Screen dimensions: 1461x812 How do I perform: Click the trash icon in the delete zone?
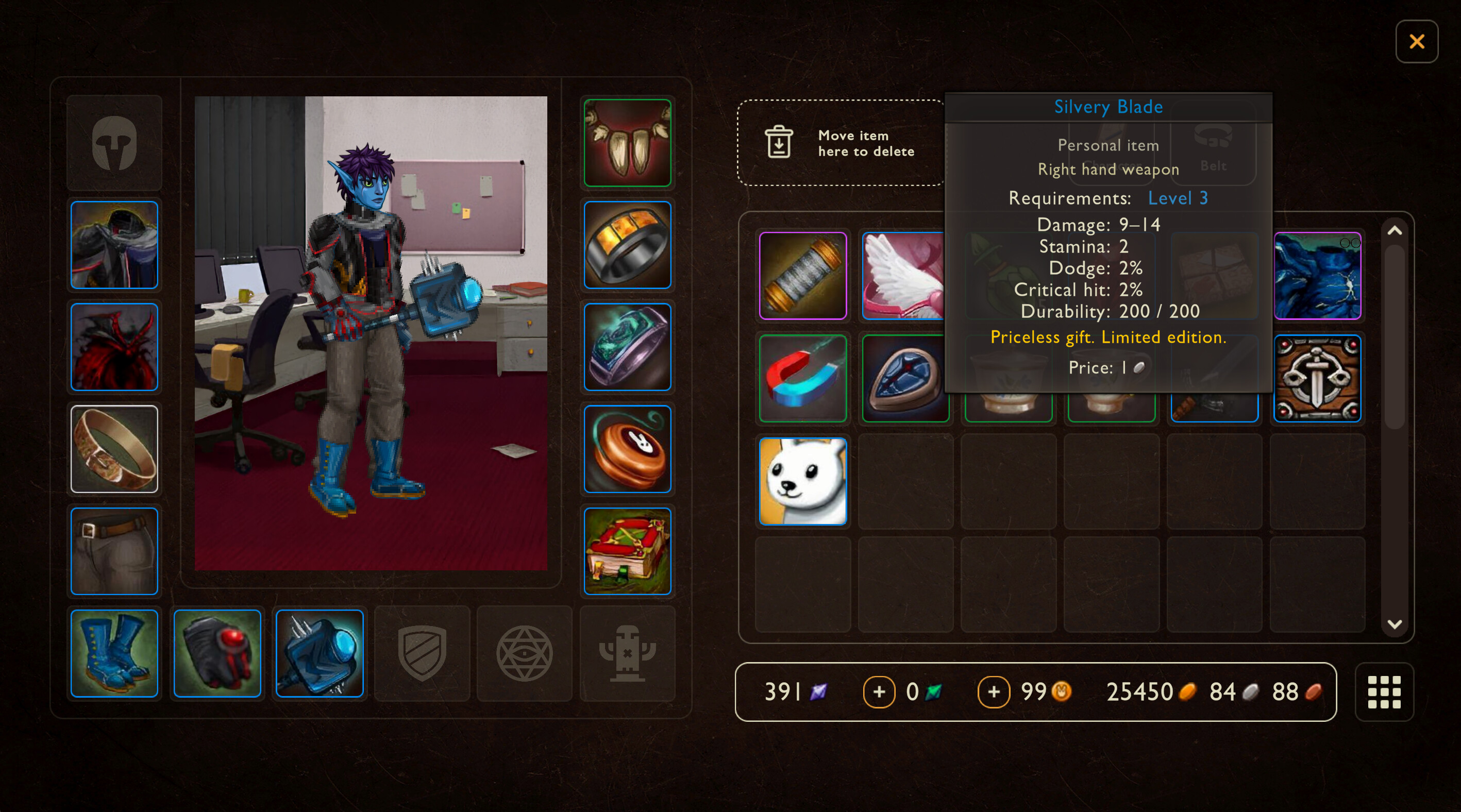(778, 143)
